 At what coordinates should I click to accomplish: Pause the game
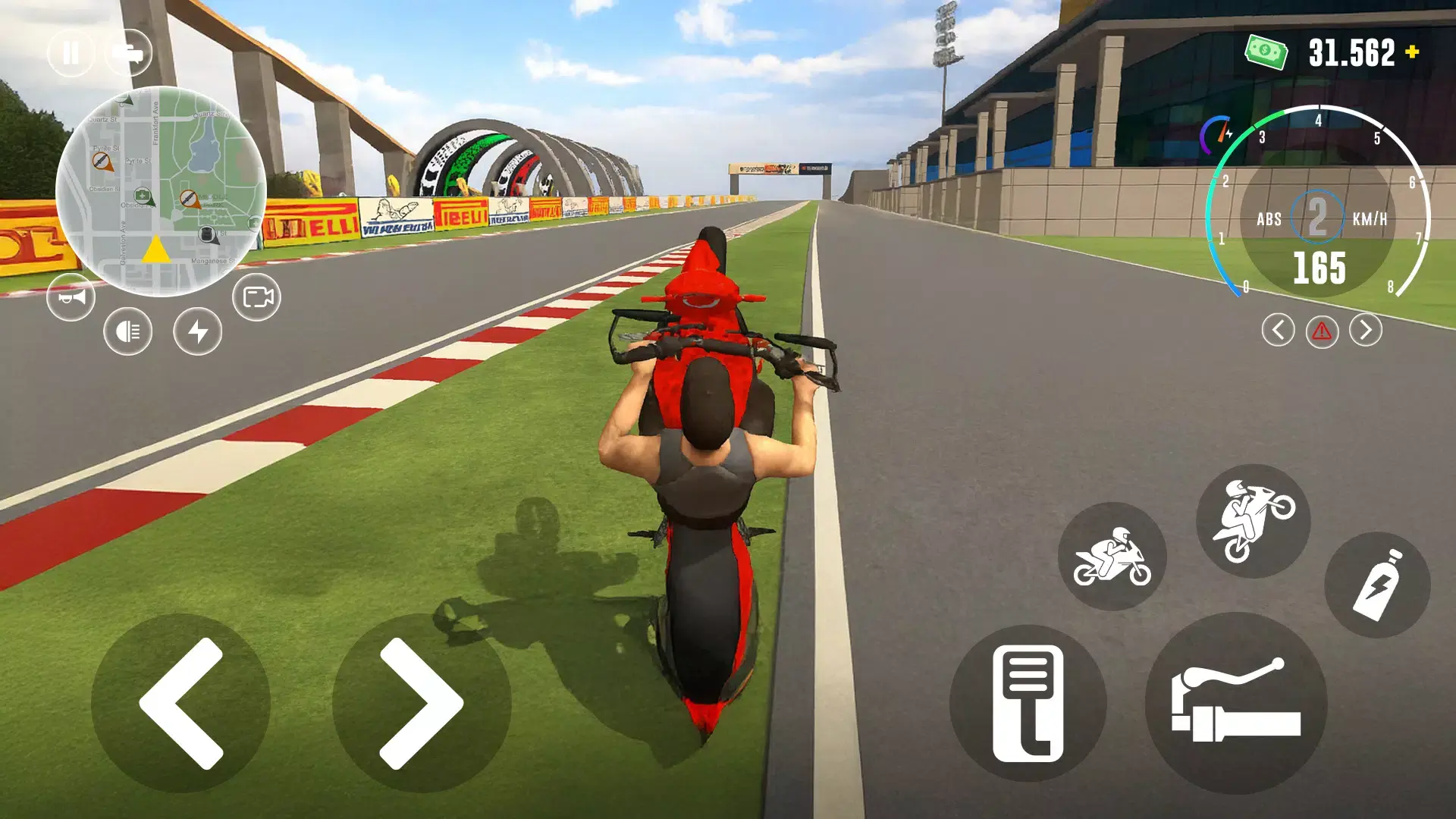coord(71,52)
